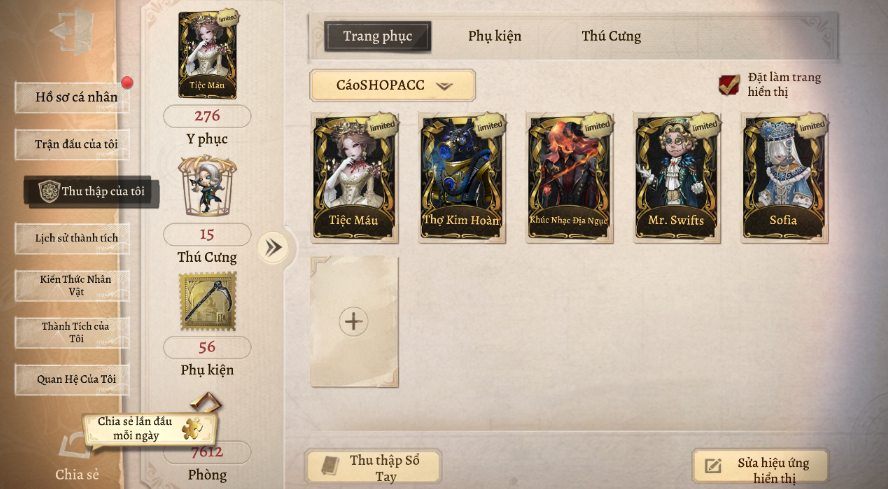The image size is (888, 489).
Task: Switch to the Trang phục tab
Action: tap(377, 37)
